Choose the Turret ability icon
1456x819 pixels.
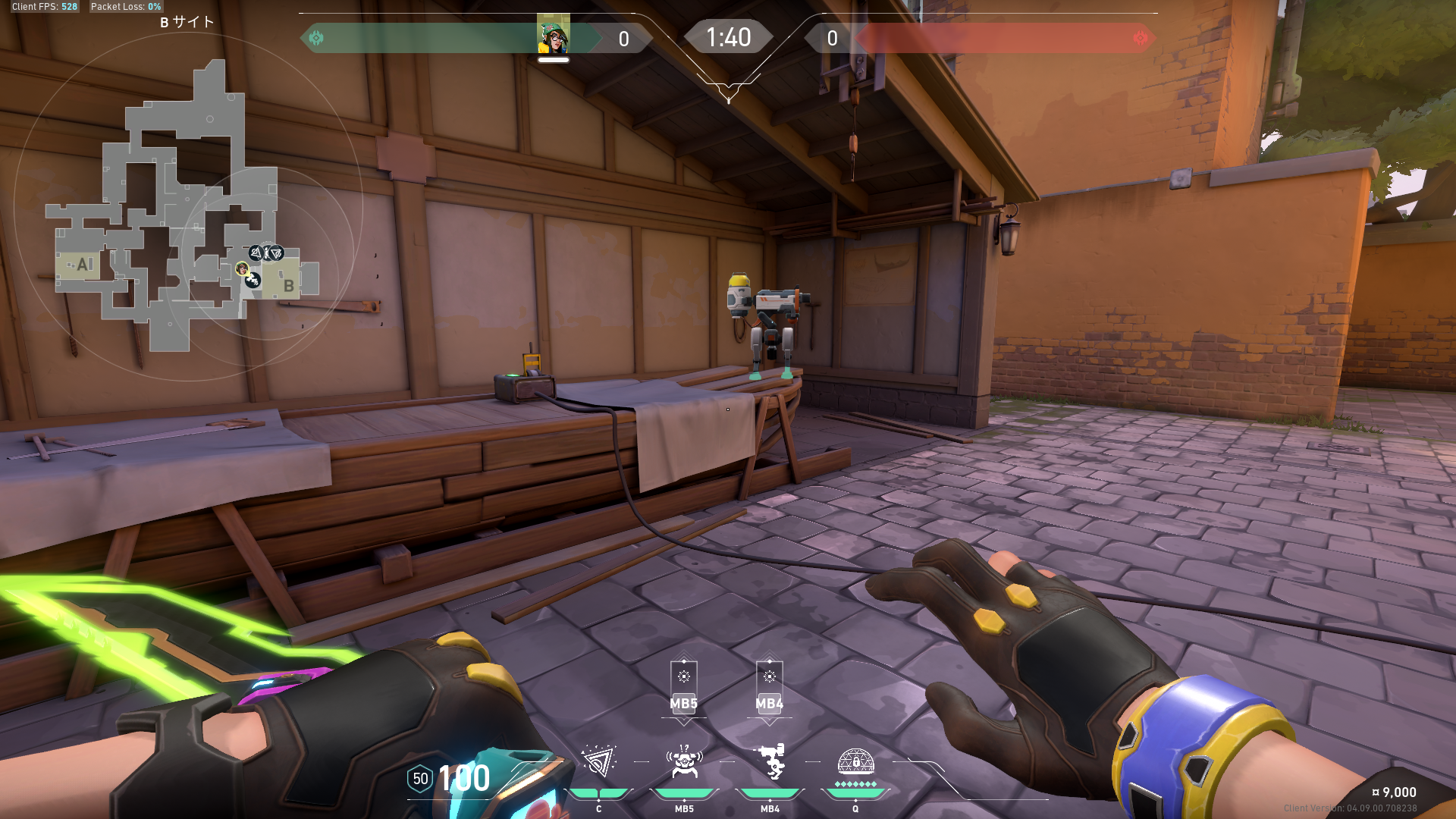point(770,761)
